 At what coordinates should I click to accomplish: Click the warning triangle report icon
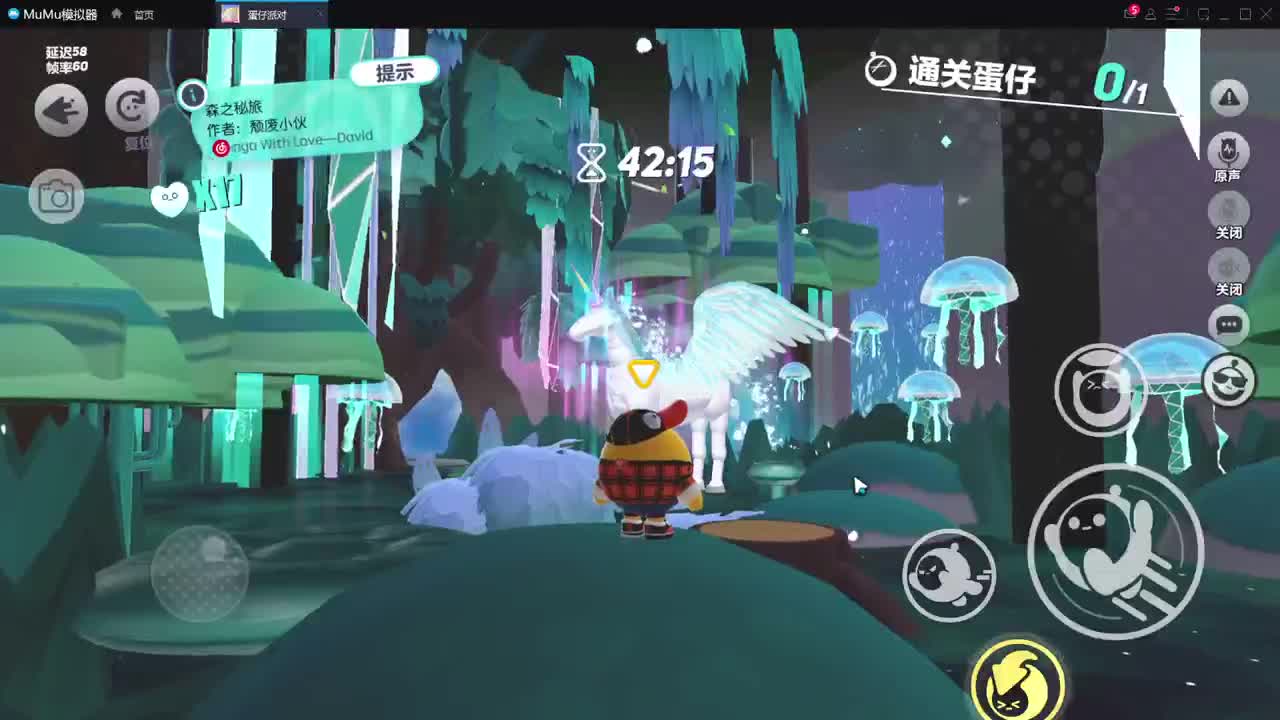pos(1229,97)
